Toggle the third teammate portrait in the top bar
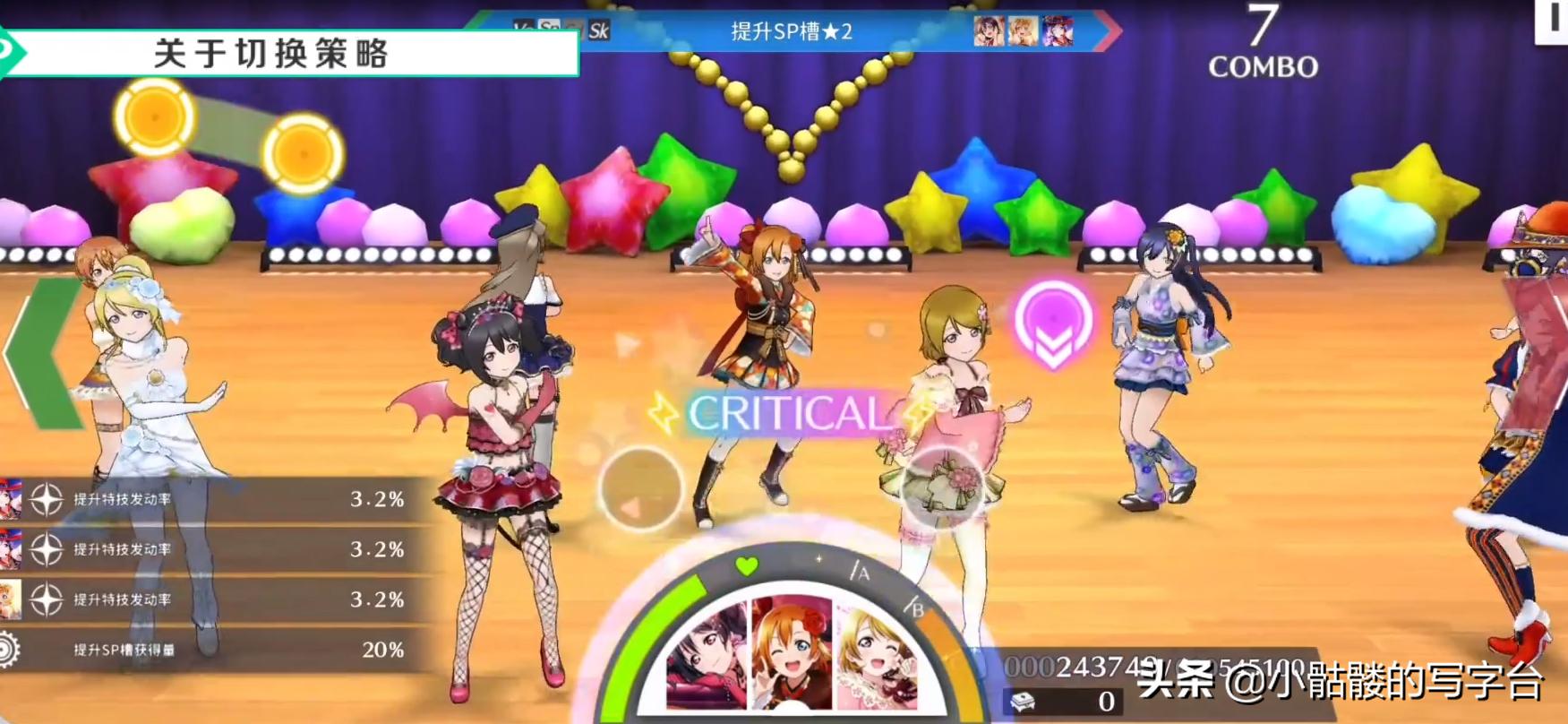The height and width of the screenshot is (724, 1568). 1058,31
